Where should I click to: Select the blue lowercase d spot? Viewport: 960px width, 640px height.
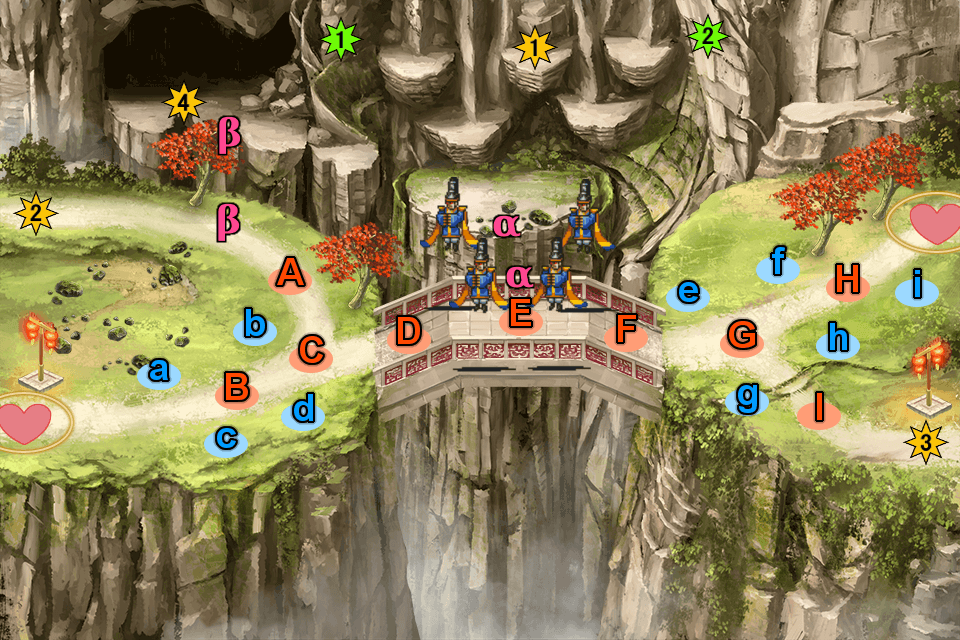[304, 410]
